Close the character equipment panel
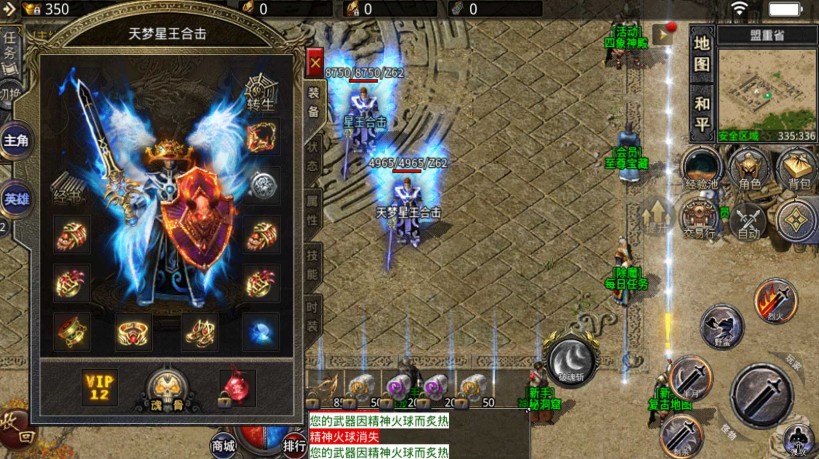 pyautogui.click(x=315, y=65)
